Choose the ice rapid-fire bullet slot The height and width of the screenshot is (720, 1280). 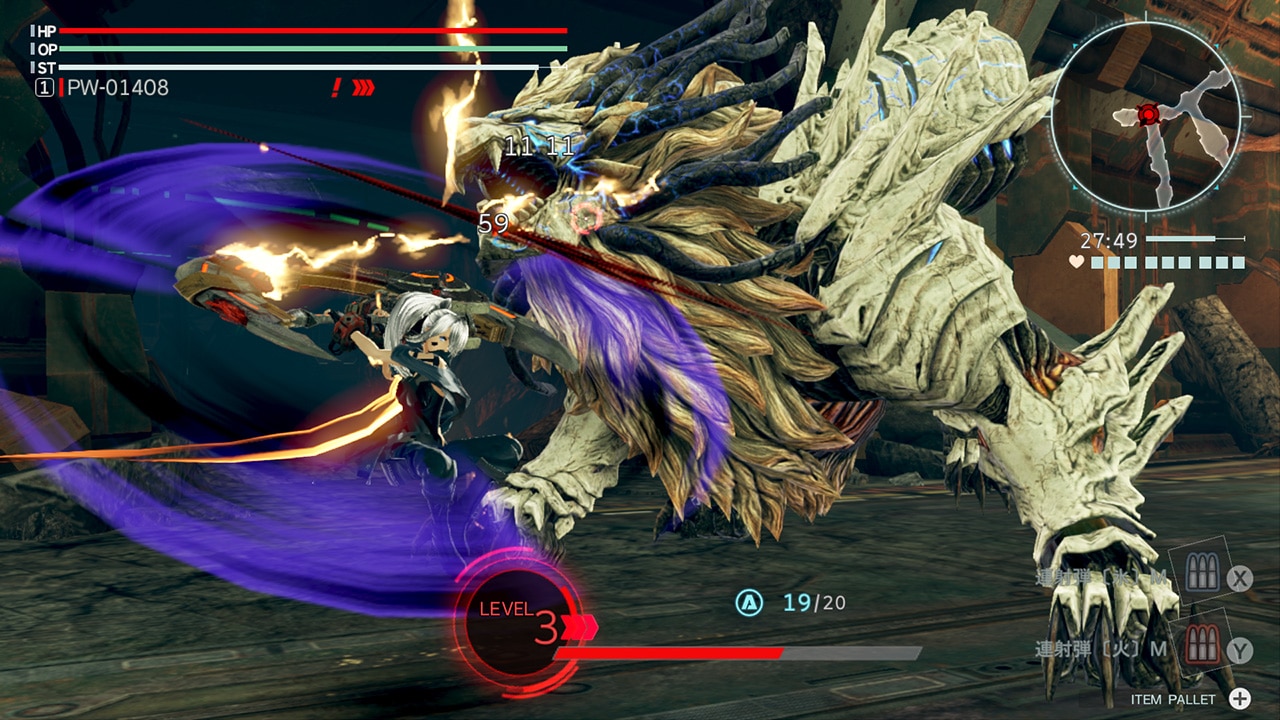1199,575
